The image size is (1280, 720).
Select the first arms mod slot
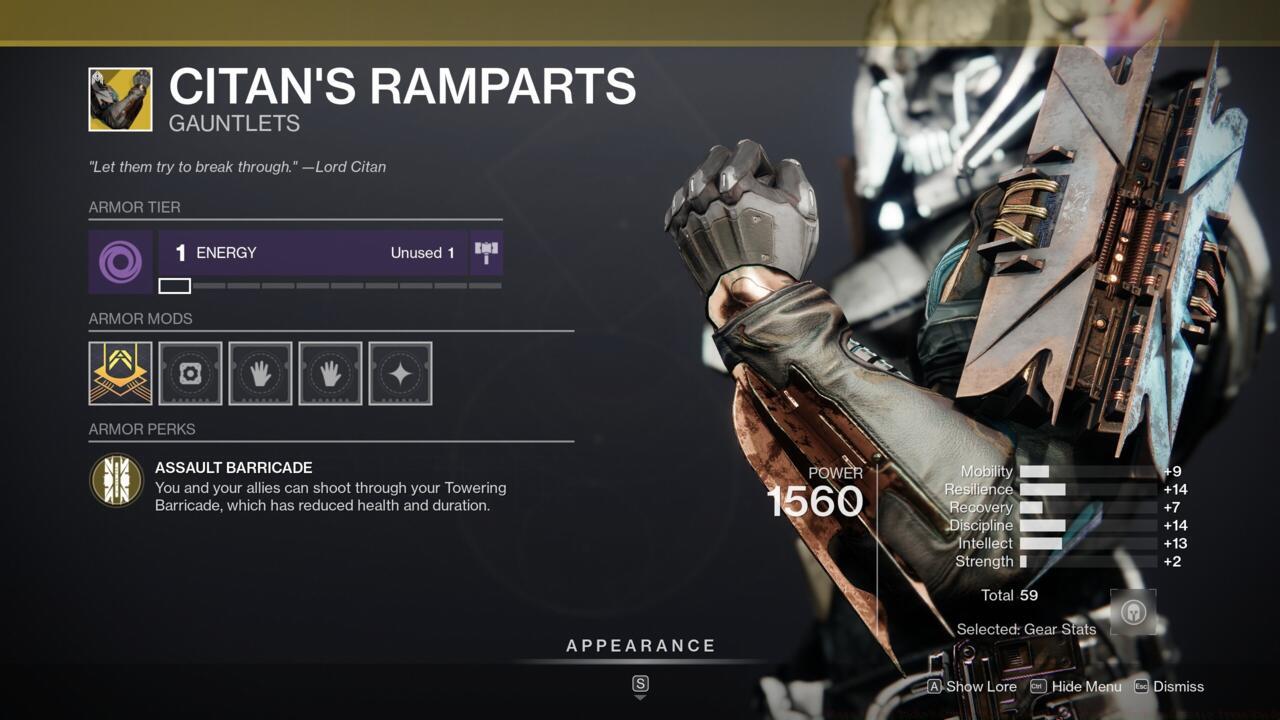[x=259, y=372]
